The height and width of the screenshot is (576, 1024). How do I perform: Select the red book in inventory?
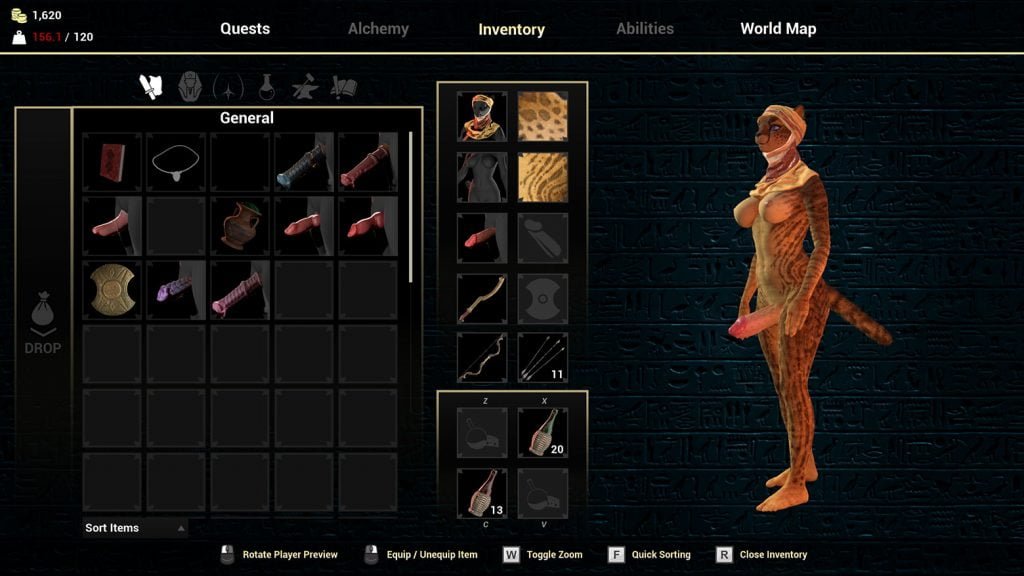(x=112, y=162)
